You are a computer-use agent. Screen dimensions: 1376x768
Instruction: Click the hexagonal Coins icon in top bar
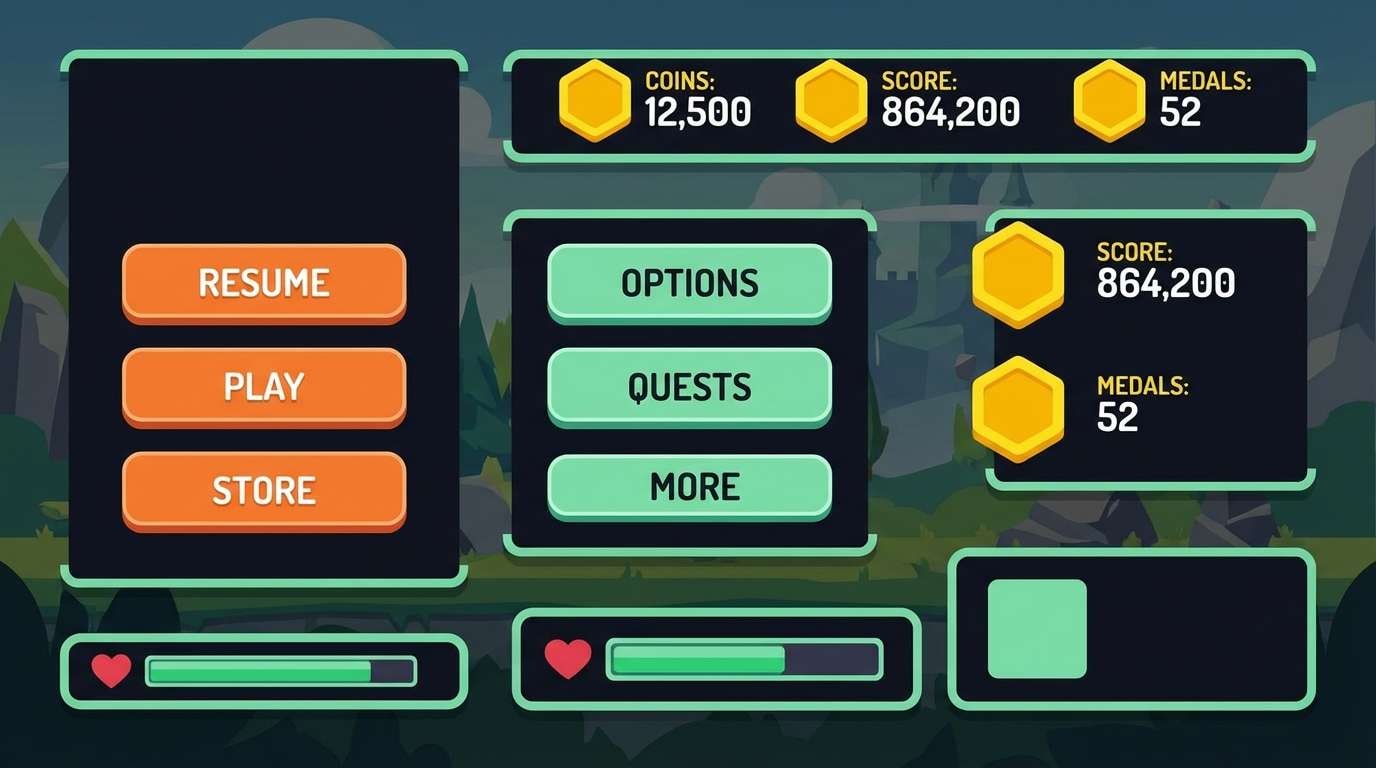click(594, 100)
